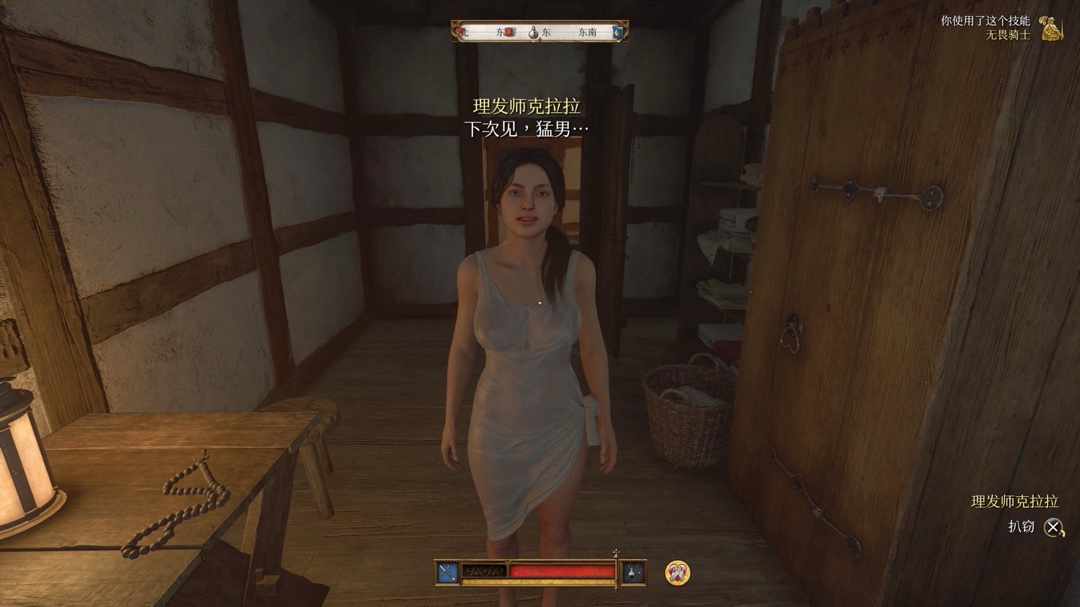Select the blue shield marker on the compass

point(617,32)
